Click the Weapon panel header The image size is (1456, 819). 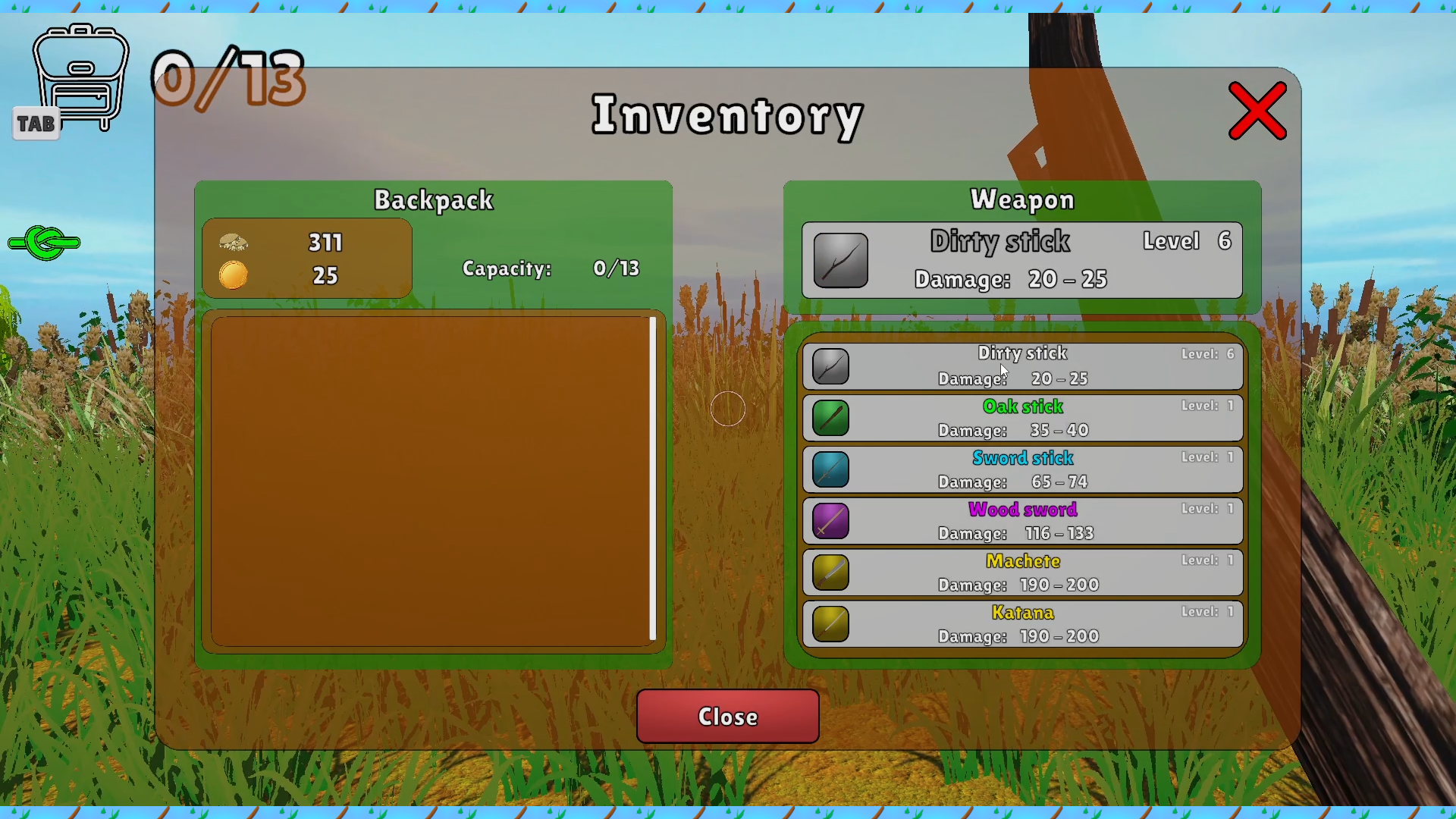1022,200
